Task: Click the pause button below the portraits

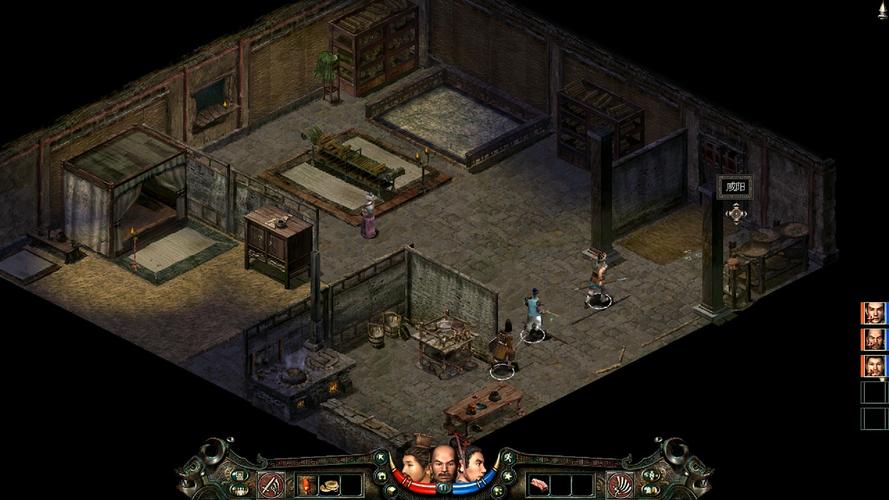Action: click(x=443, y=488)
